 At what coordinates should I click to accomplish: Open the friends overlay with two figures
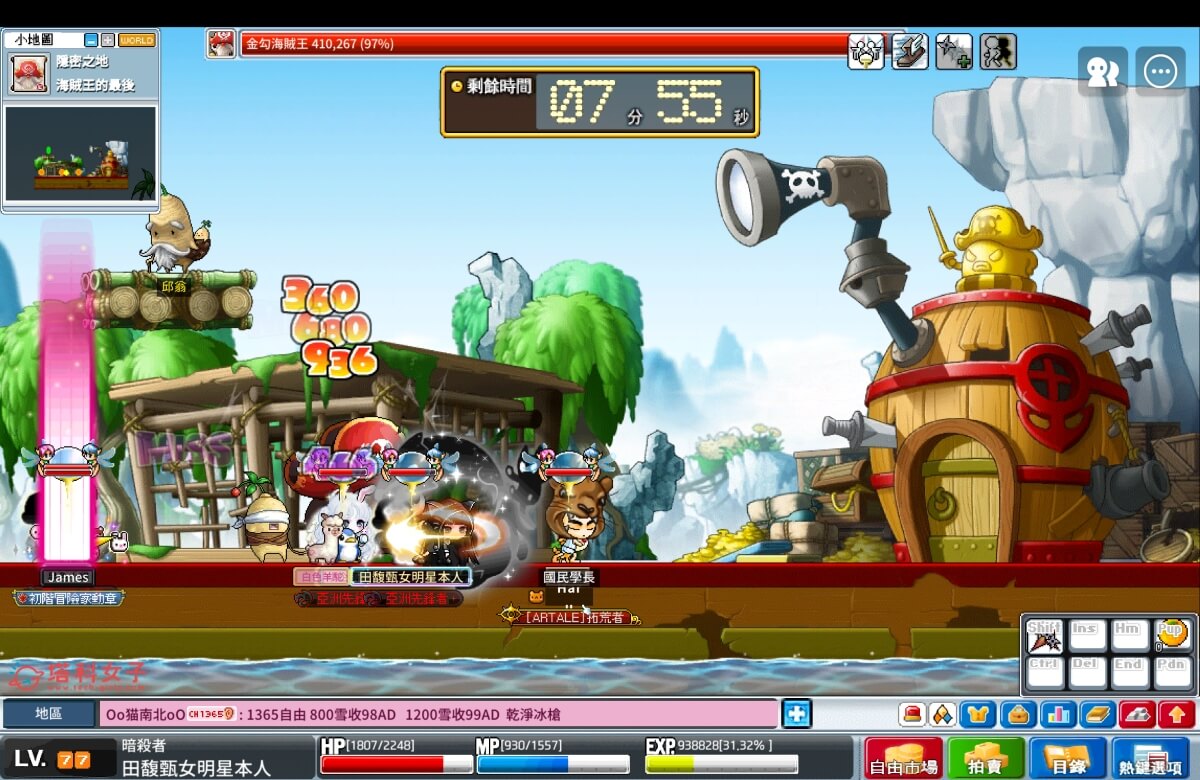tap(1102, 72)
